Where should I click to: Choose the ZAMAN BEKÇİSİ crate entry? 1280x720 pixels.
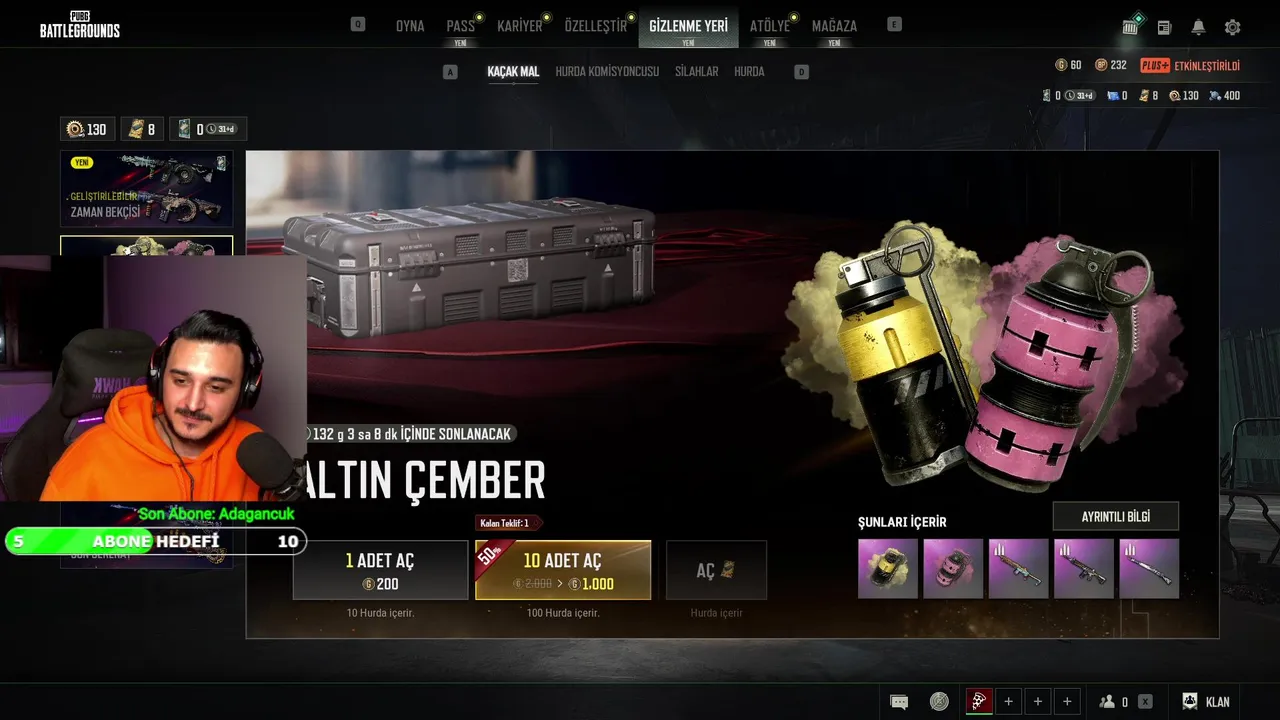pyautogui.click(x=146, y=189)
